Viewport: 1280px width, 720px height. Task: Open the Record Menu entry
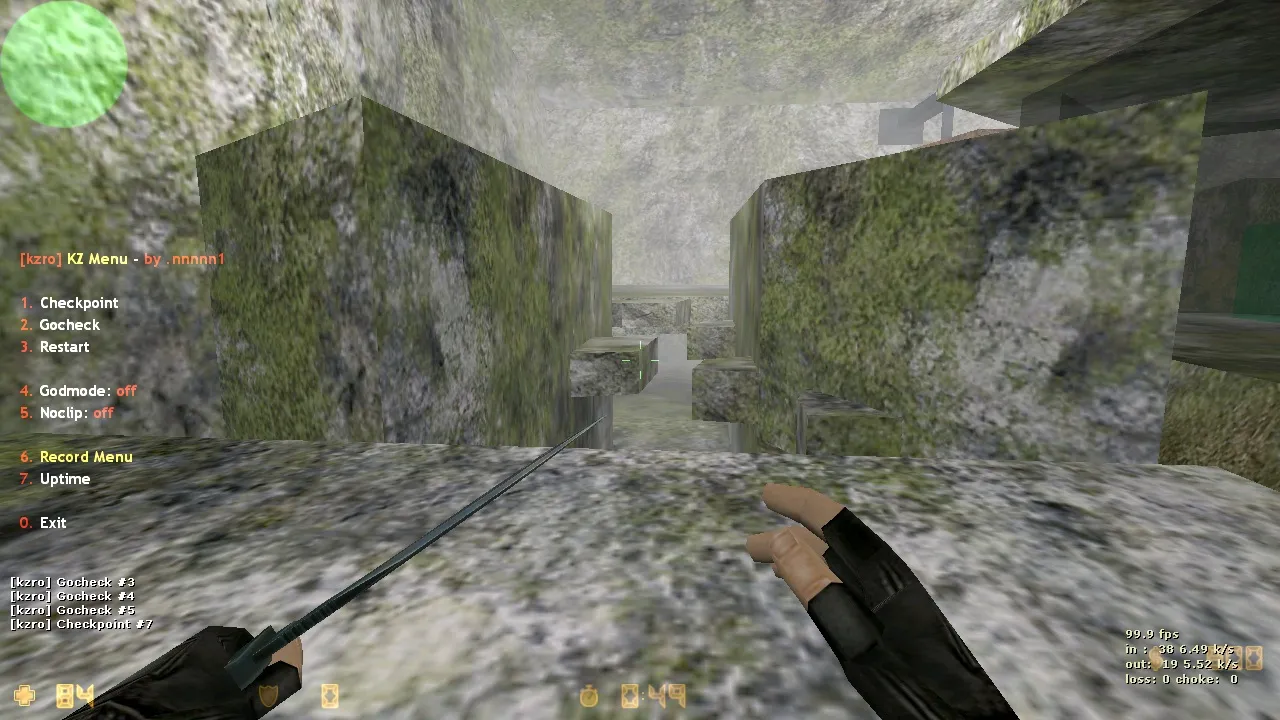[86, 456]
